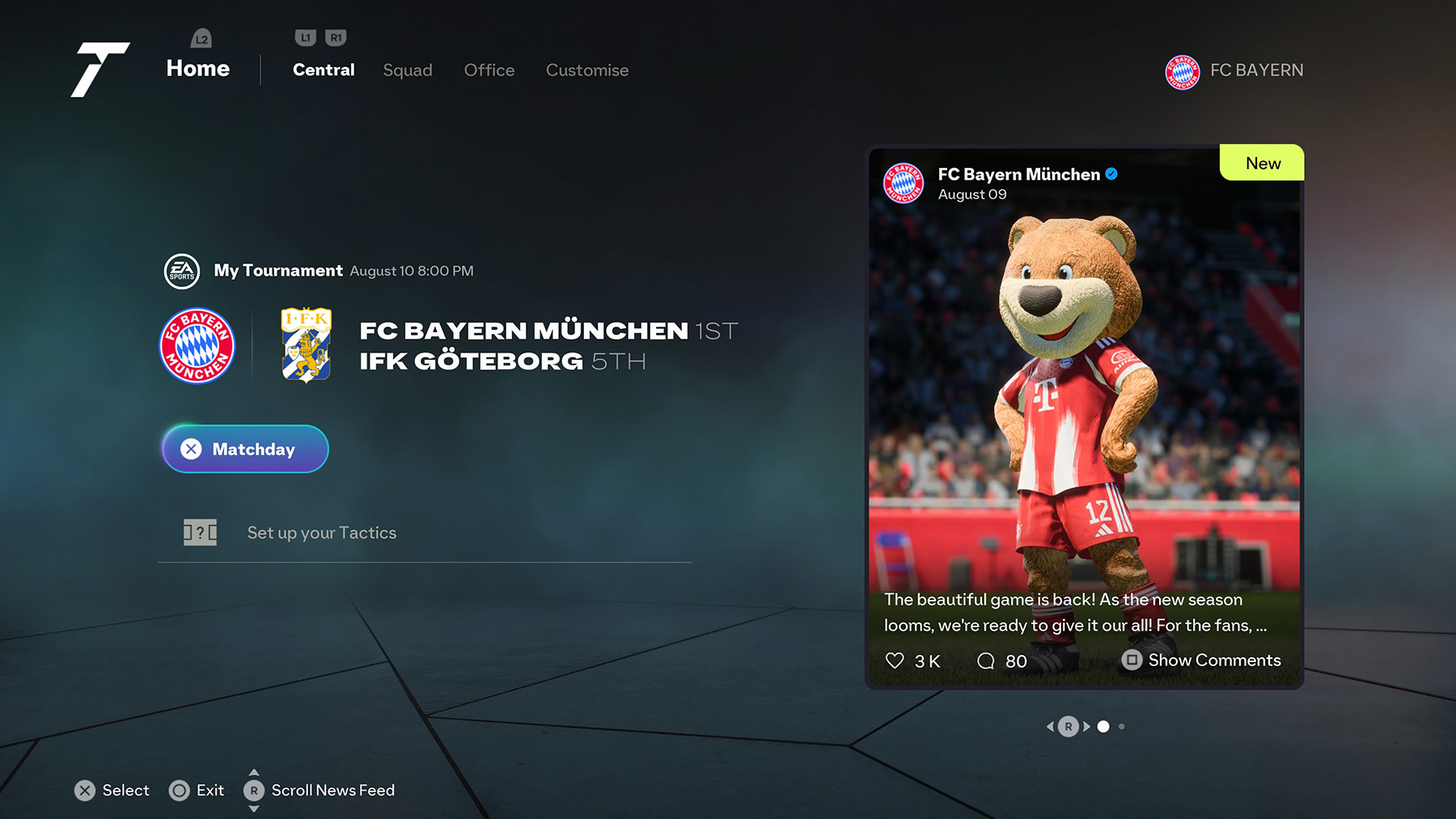The width and height of the screenshot is (1456, 819).
Task: Select the currently active filled pagination dot
Action: coord(1105,727)
